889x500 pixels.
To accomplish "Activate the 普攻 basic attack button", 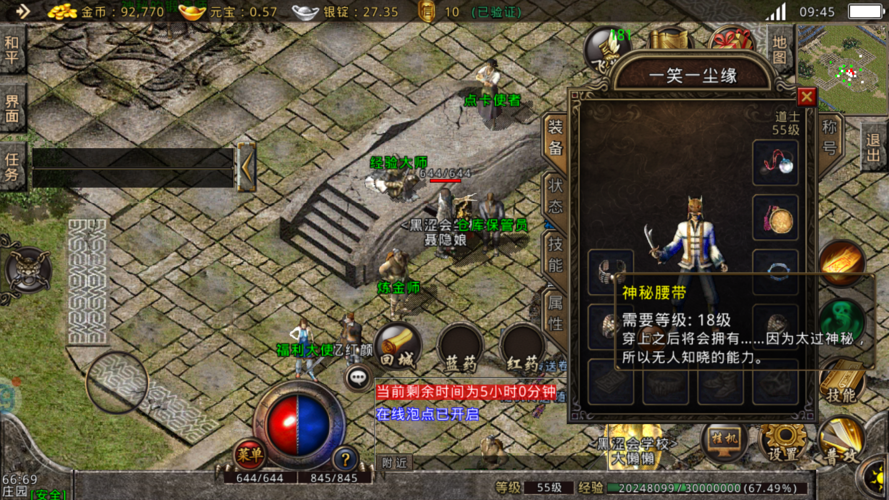I will [841, 441].
